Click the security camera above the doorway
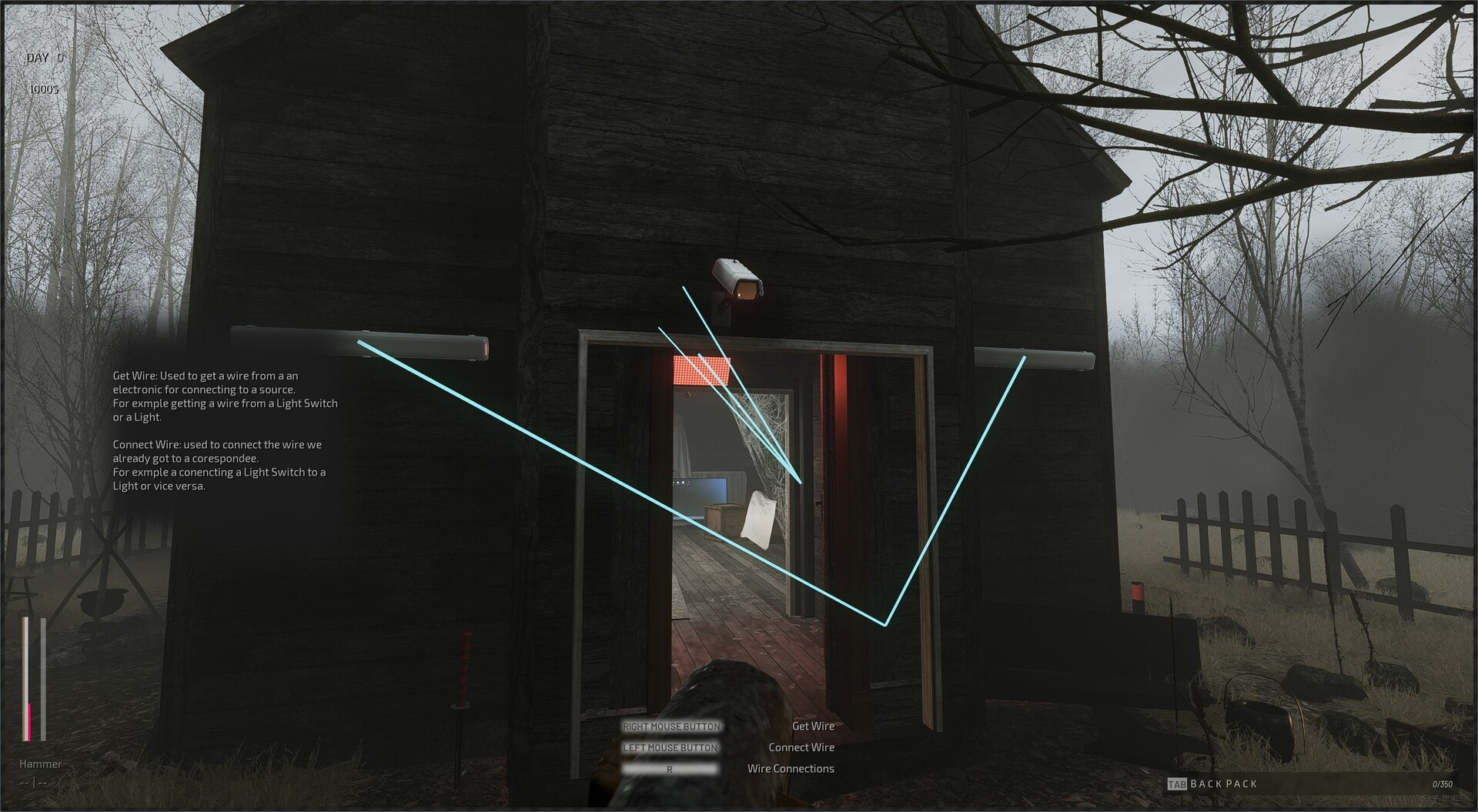Image resolution: width=1478 pixels, height=812 pixels. [737, 277]
